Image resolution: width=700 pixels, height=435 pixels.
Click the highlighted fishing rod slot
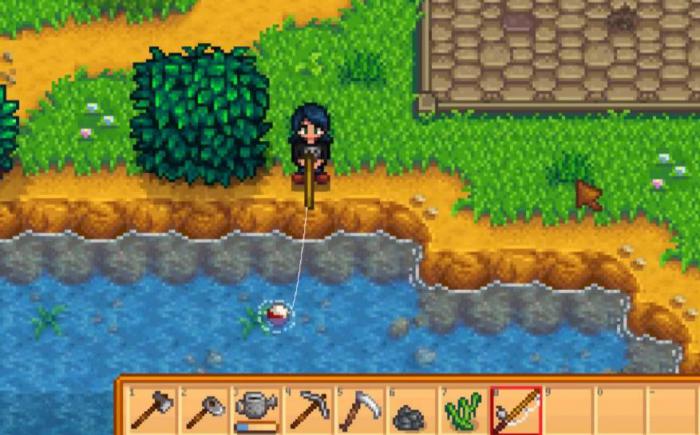point(516,410)
